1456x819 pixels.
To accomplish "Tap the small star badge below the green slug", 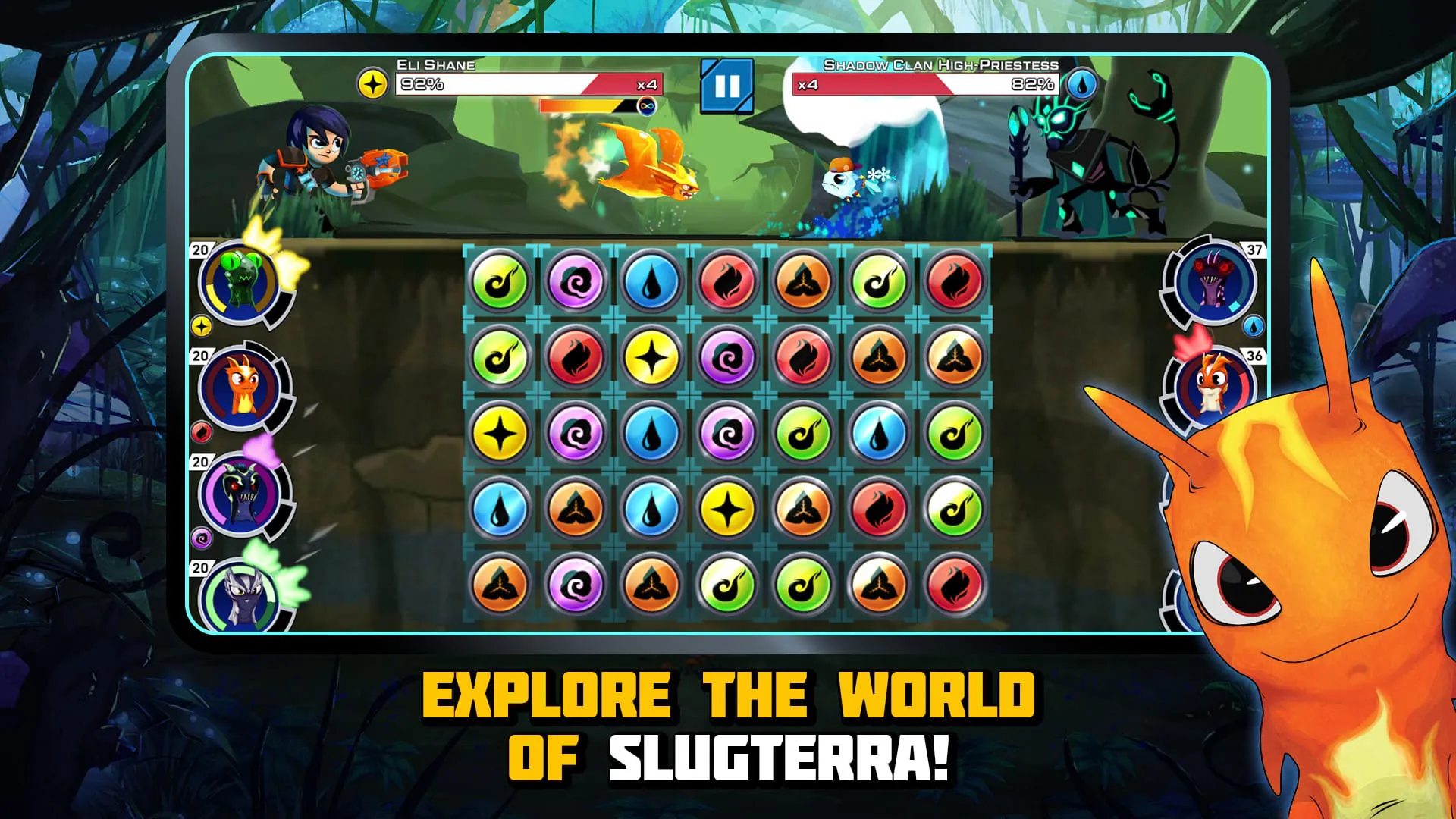I will (x=202, y=328).
